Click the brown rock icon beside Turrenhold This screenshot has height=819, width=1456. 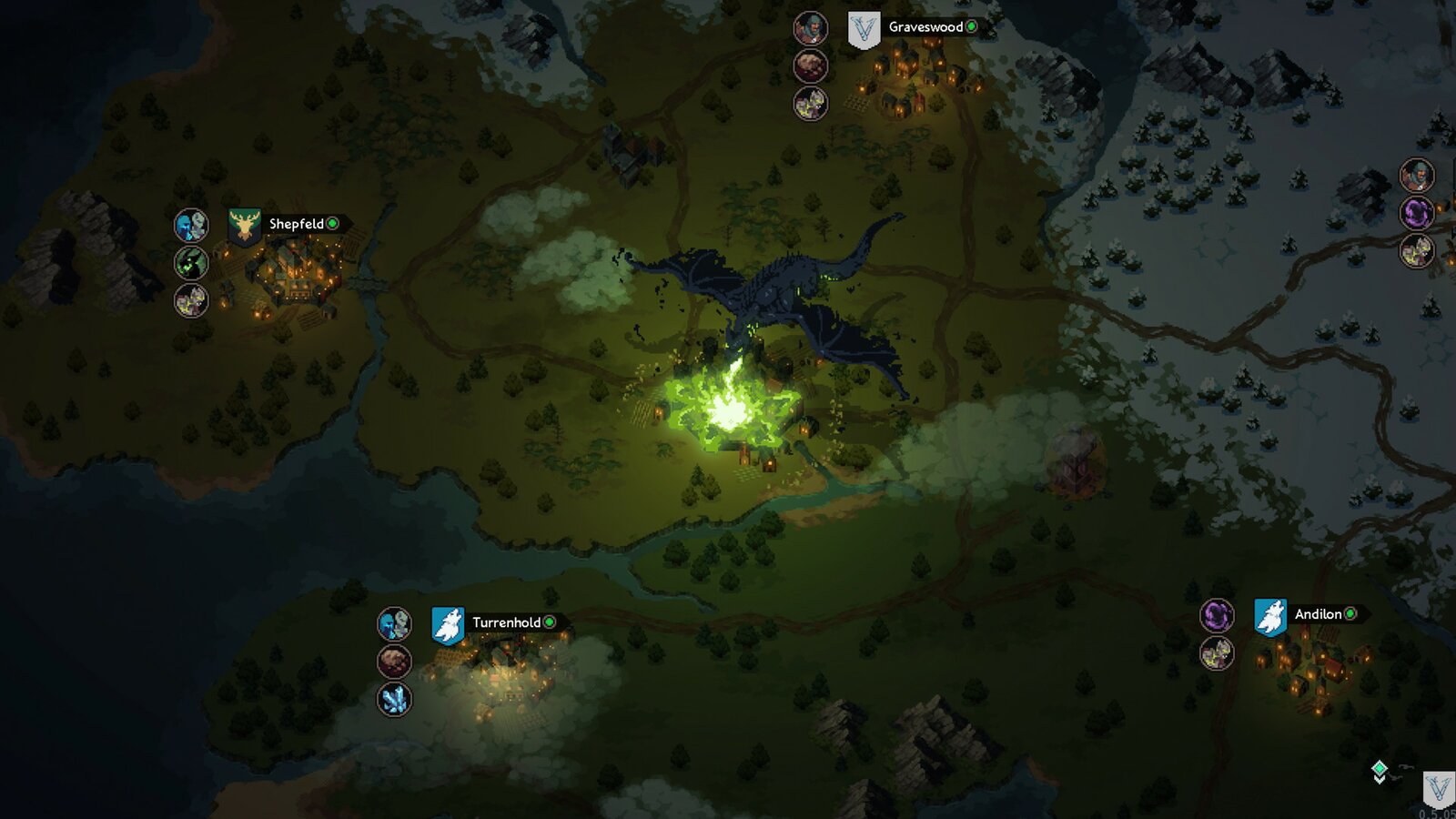tap(394, 662)
